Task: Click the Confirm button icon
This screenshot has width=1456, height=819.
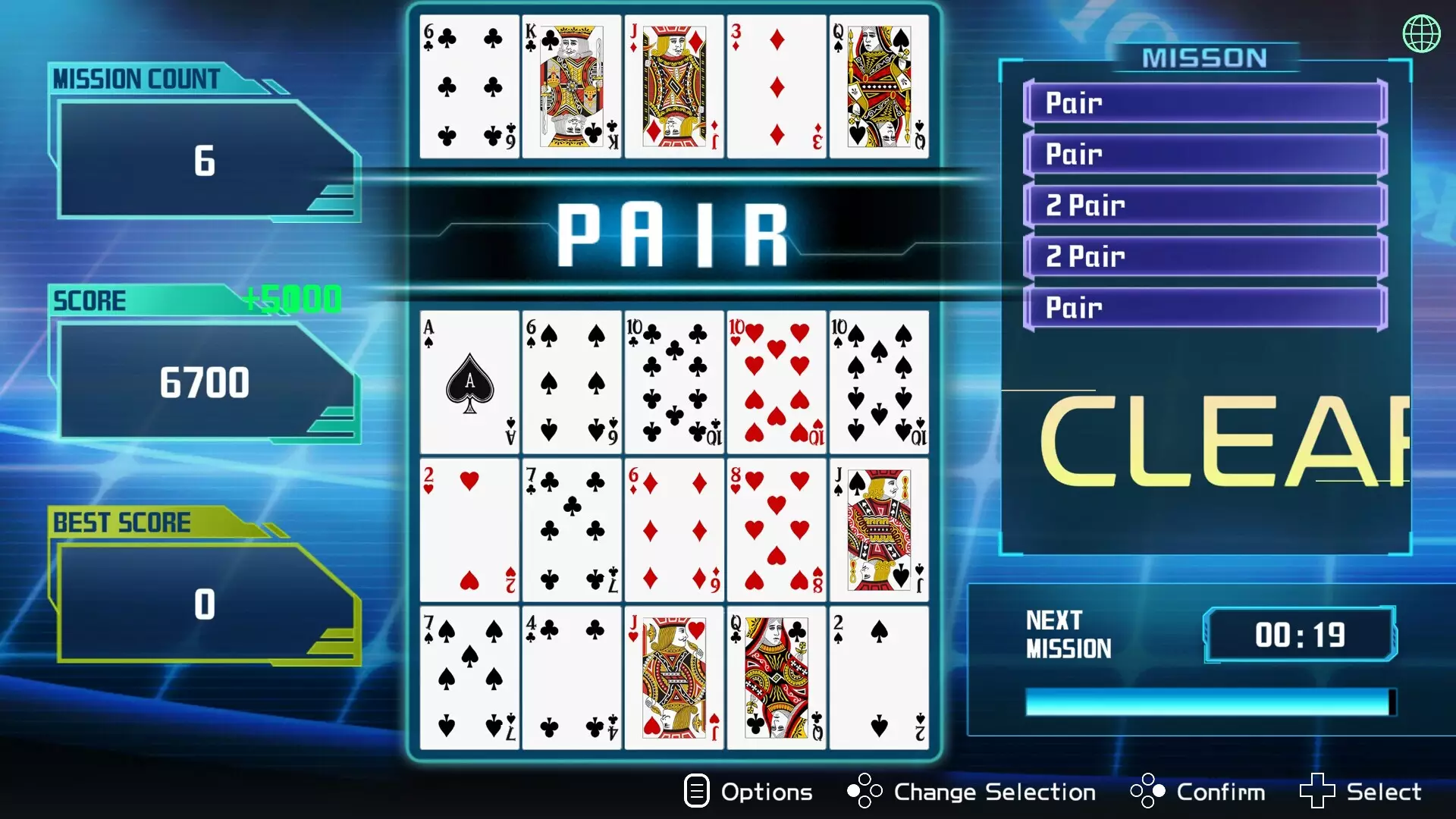Action: coord(1147,791)
